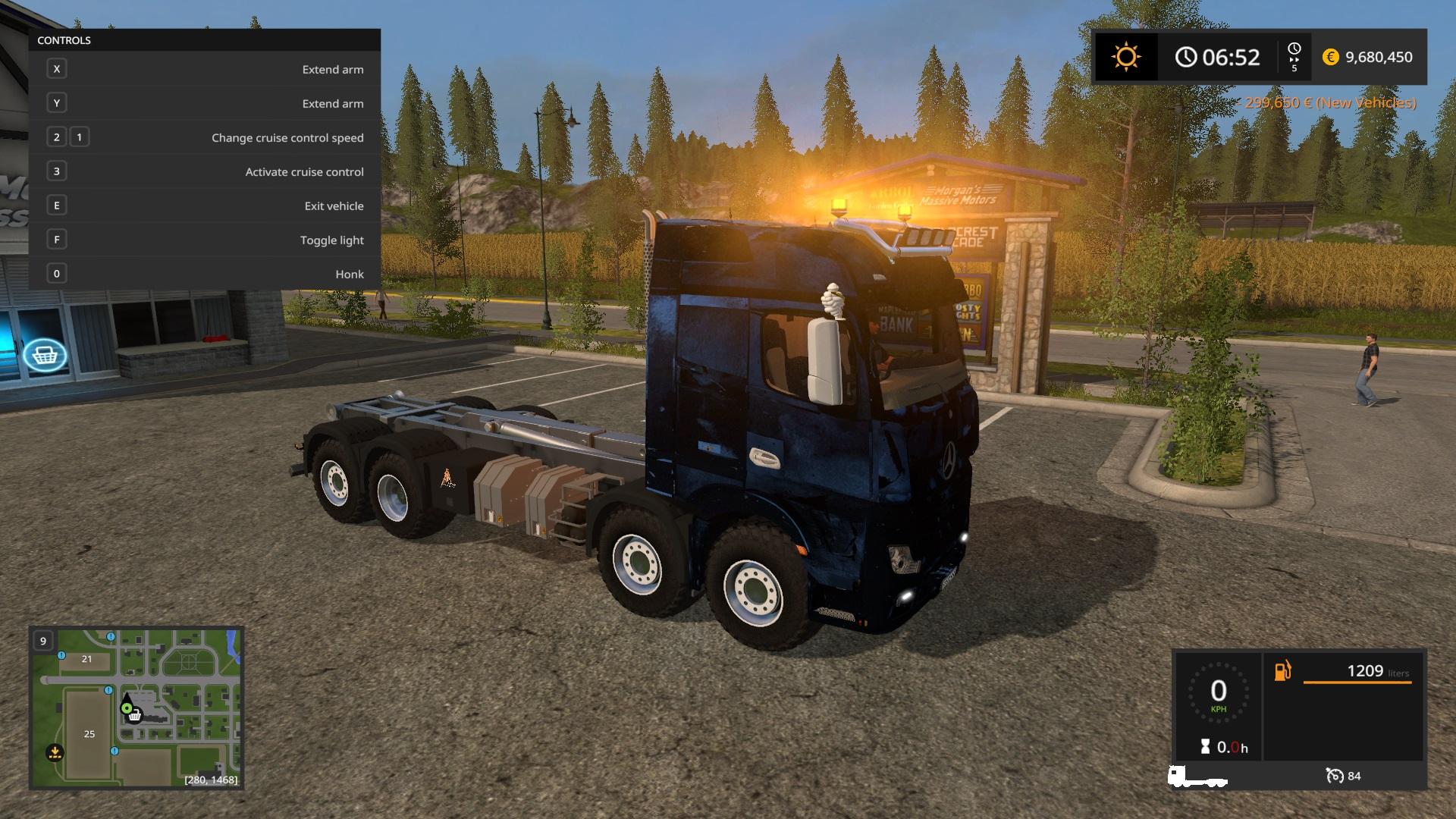Viewport: 1456px width, 819px height.
Task: Click the sun weather icon
Action: click(x=1125, y=57)
